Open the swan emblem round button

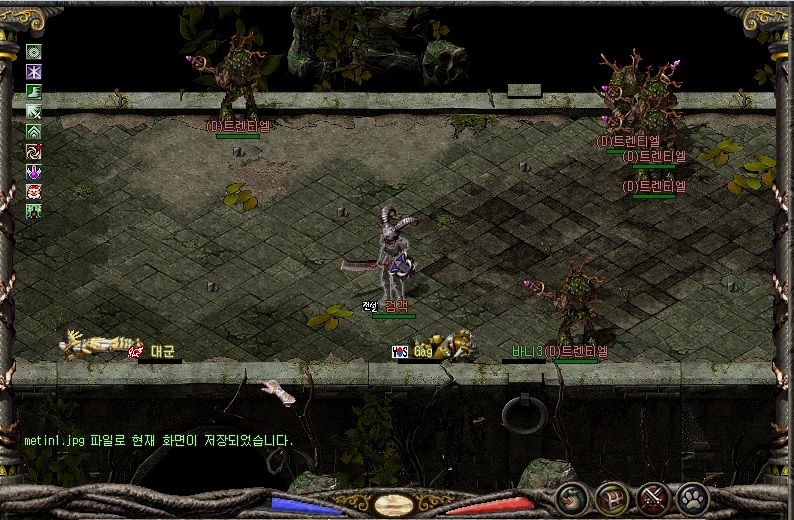(572, 497)
